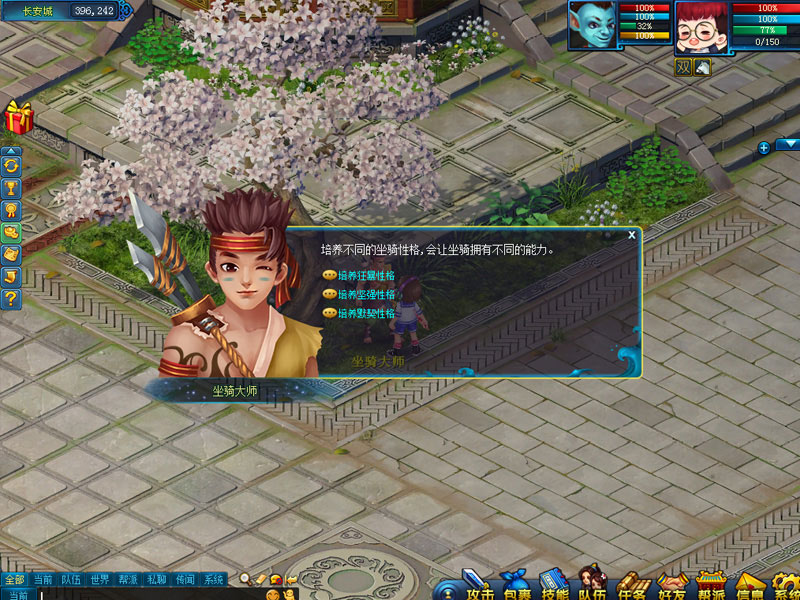Image resolution: width=800 pixels, height=600 pixels.
Task: Switch chat to the 帮派 tab
Action: pos(128,579)
